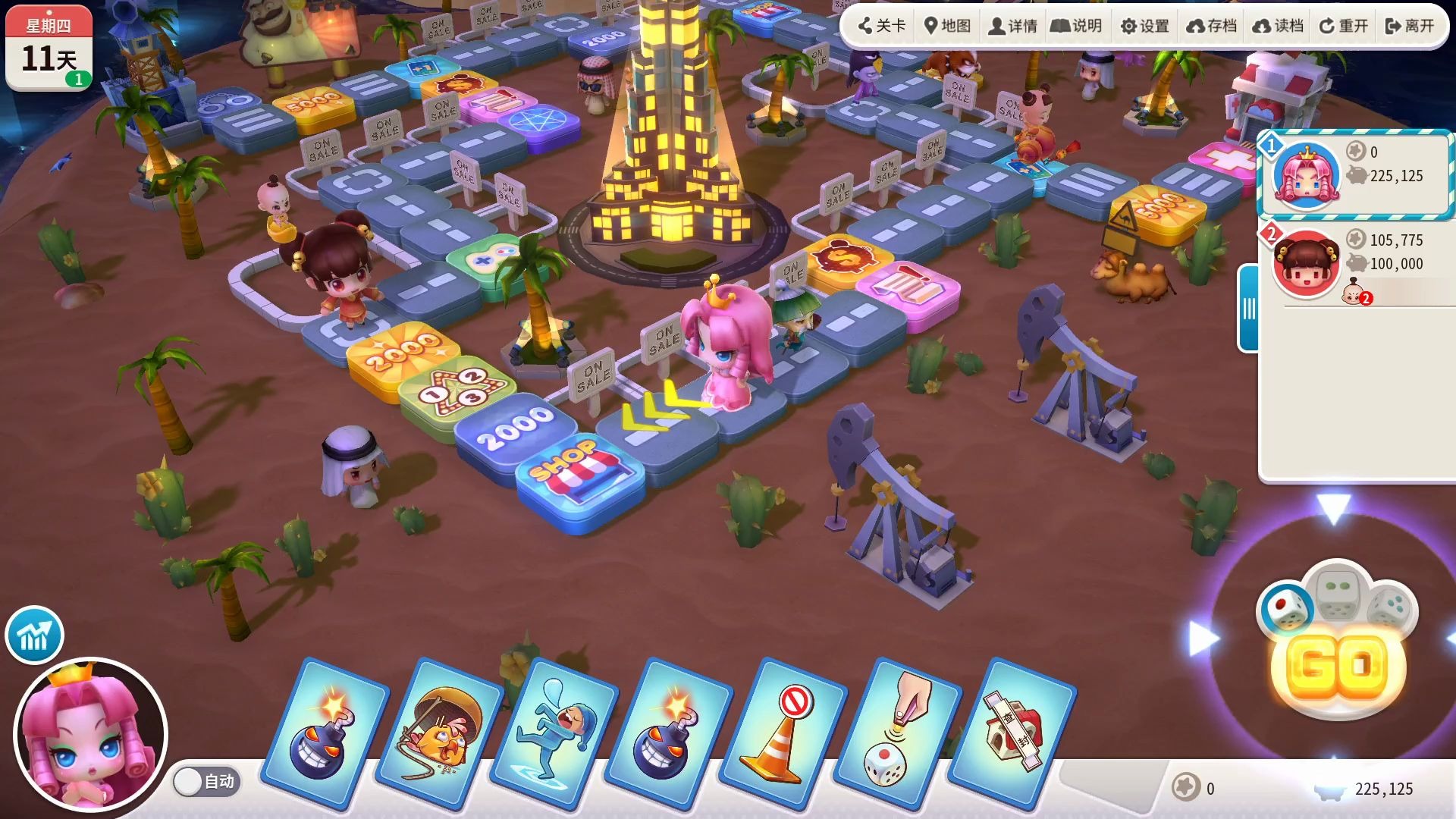This screenshot has width=1456, height=819.
Task: Collapse the player list side panel handle
Action: [x=1248, y=309]
